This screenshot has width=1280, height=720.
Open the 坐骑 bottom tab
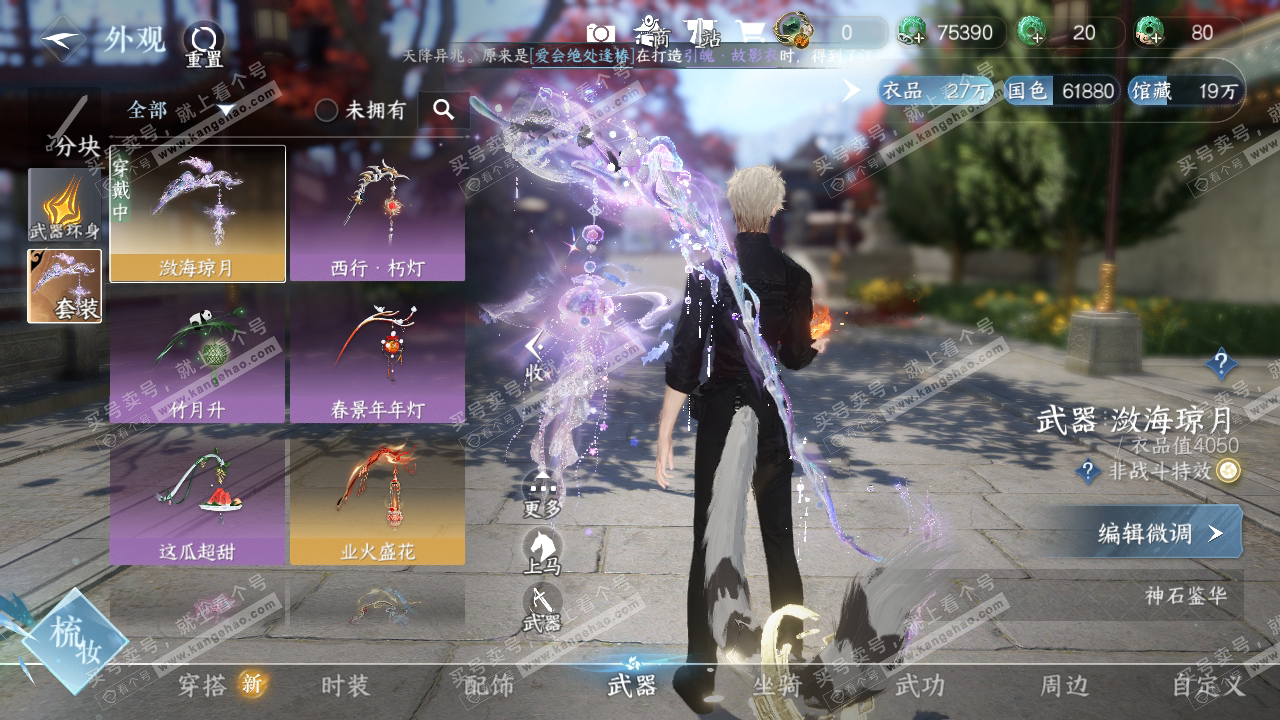[x=776, y=685]
